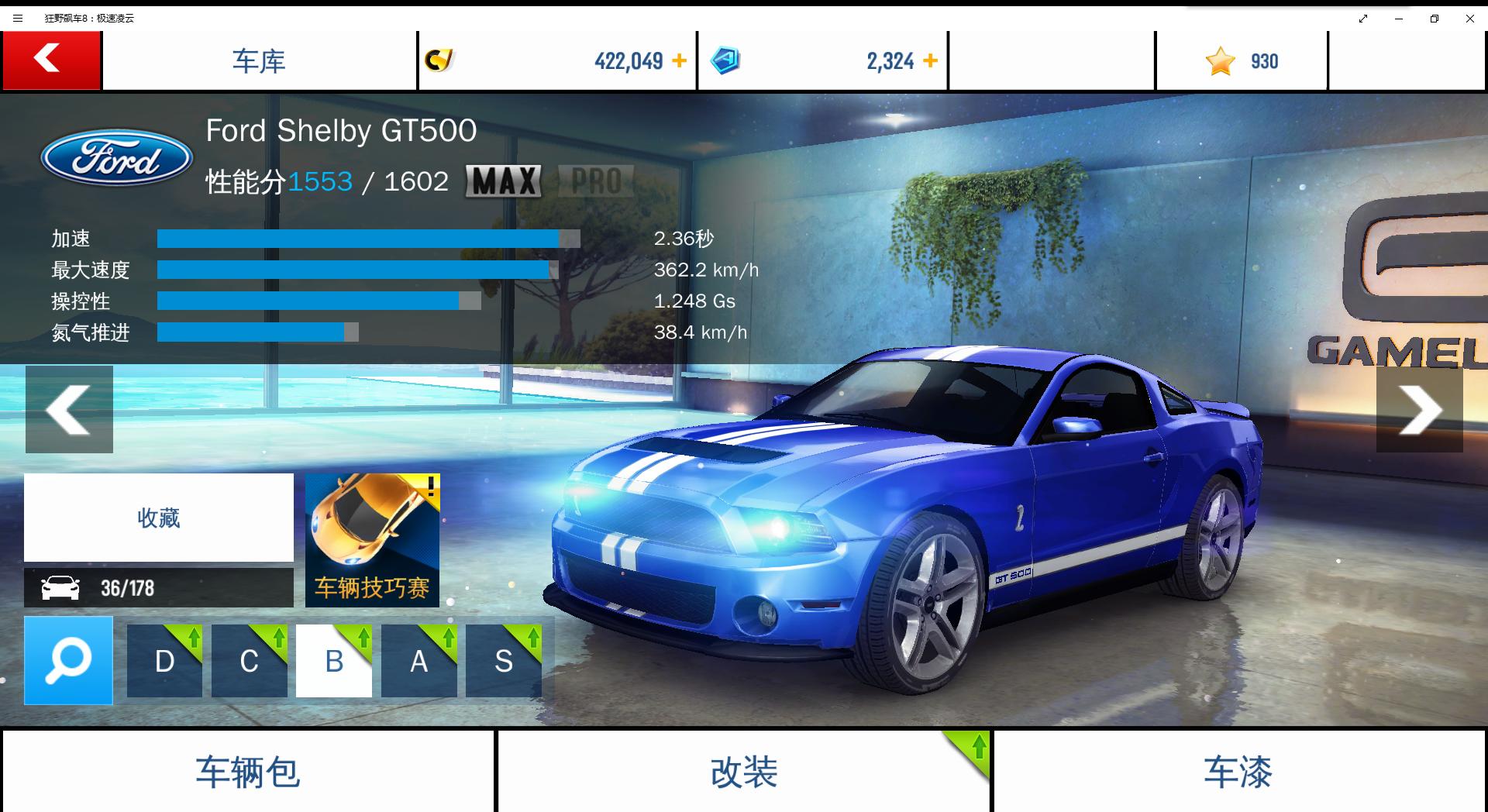Open the 车漆 paint menu
The image size is (1488, 812).
tap(1238, 772)
